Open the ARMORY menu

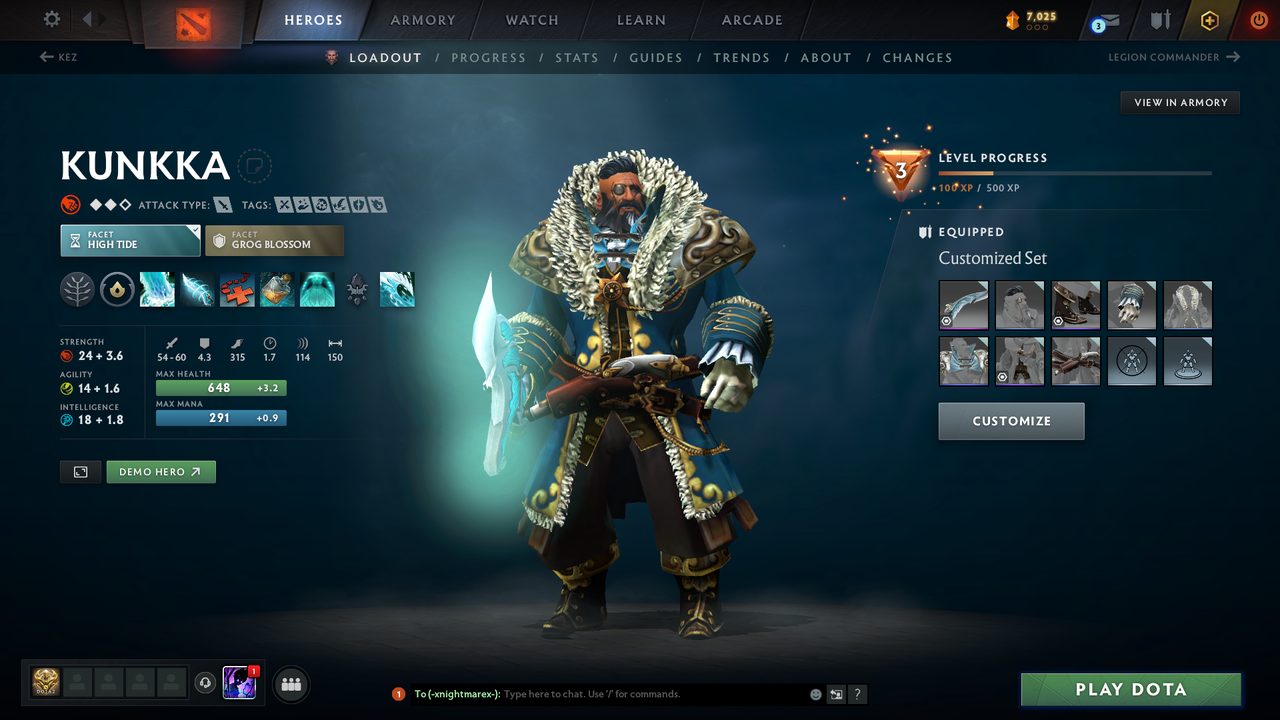(x=422, y=20)
